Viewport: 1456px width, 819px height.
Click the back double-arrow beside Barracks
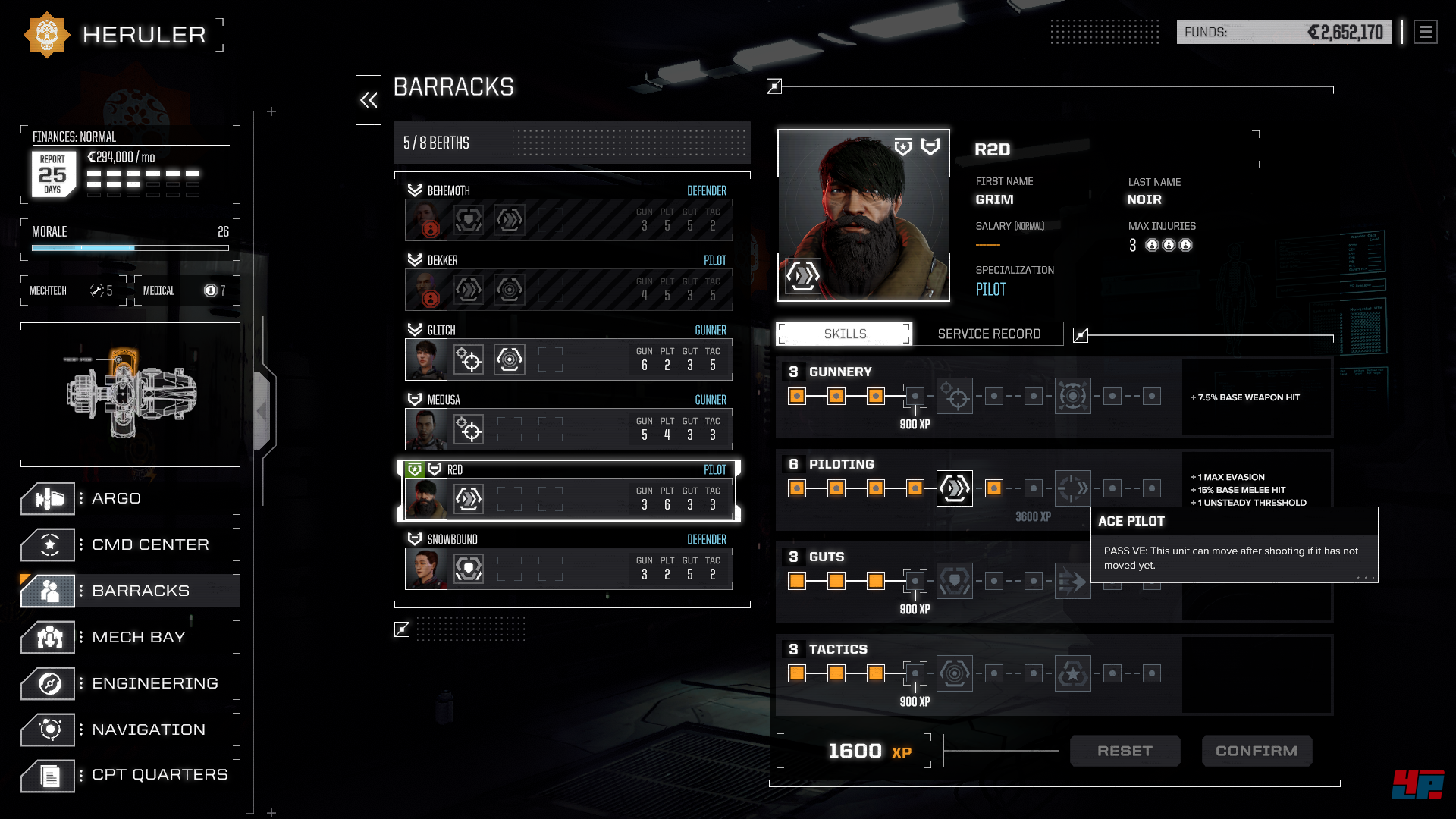coord(369,100)
